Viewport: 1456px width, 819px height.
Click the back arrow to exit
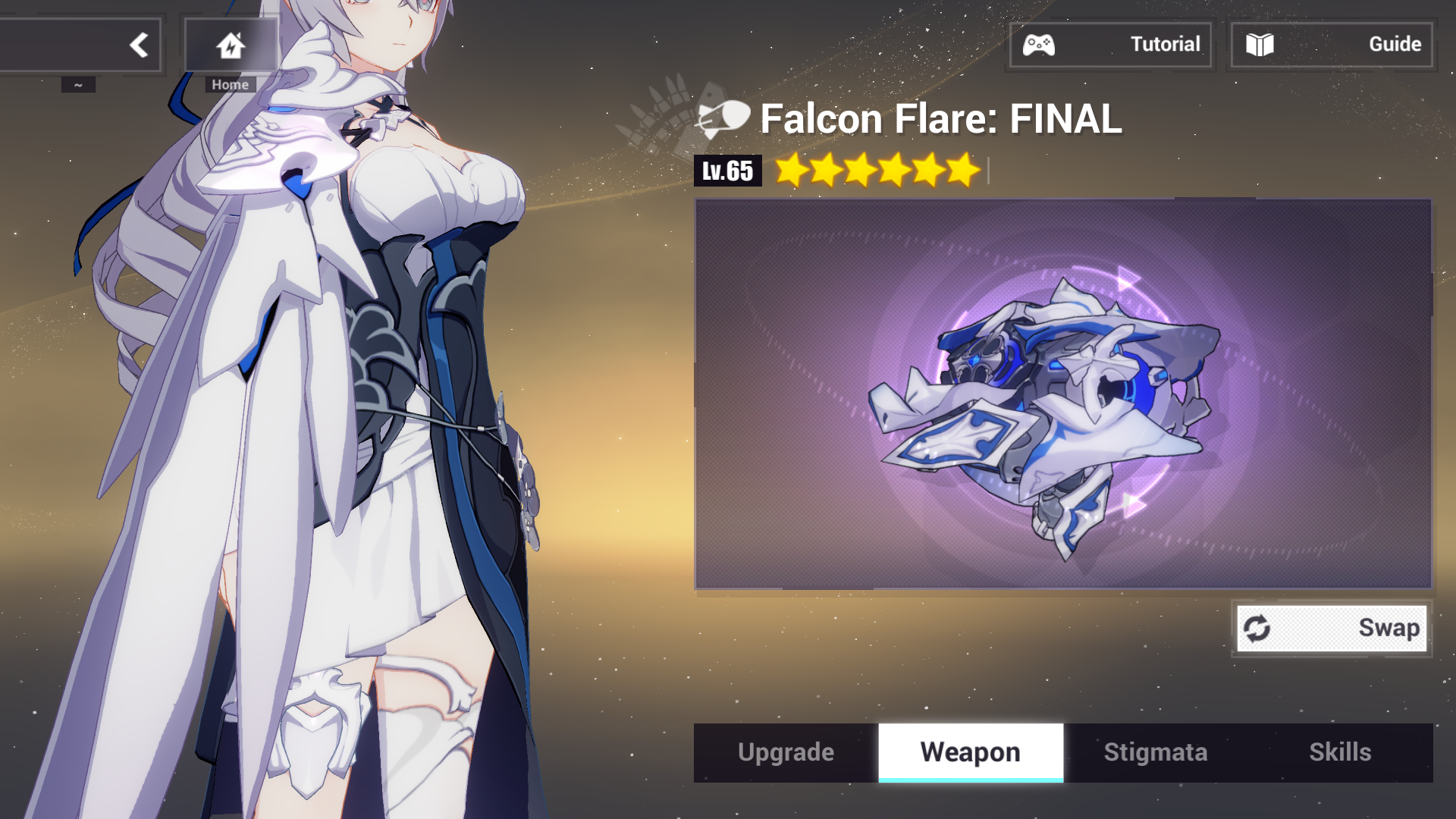[140, 45]
